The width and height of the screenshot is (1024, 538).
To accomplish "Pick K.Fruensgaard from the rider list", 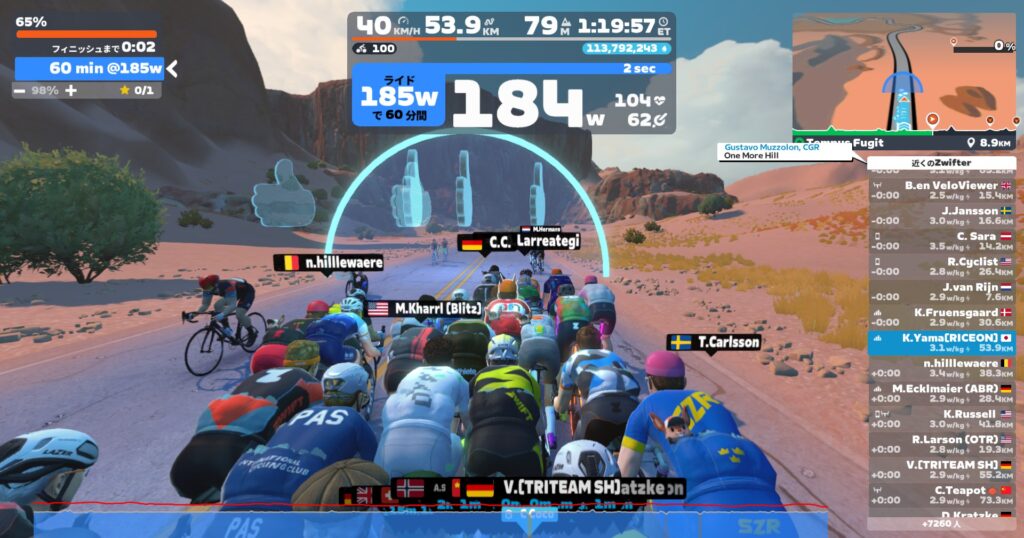I will coord(942,317).
